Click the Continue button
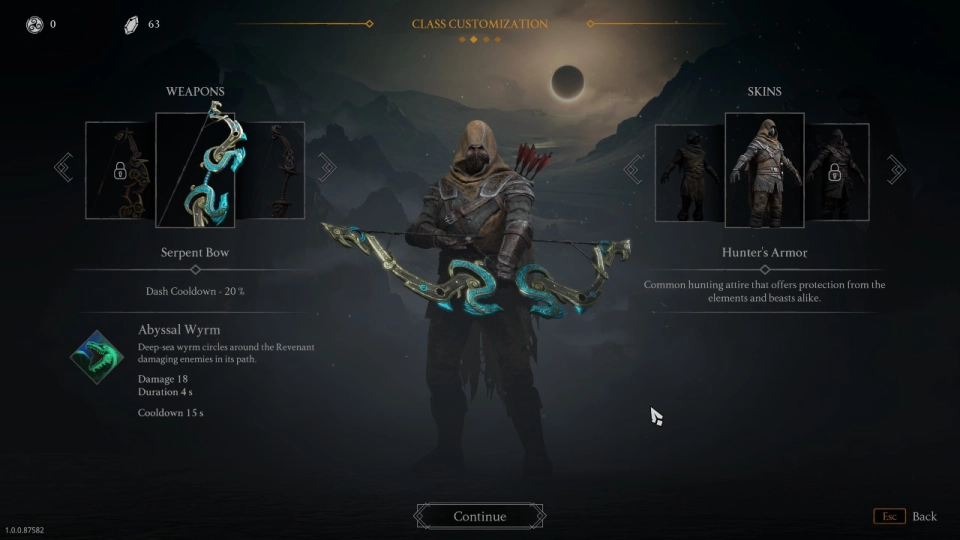Image resolution: width=960 pixels, height=540 pixels. (x=480, y=516)
